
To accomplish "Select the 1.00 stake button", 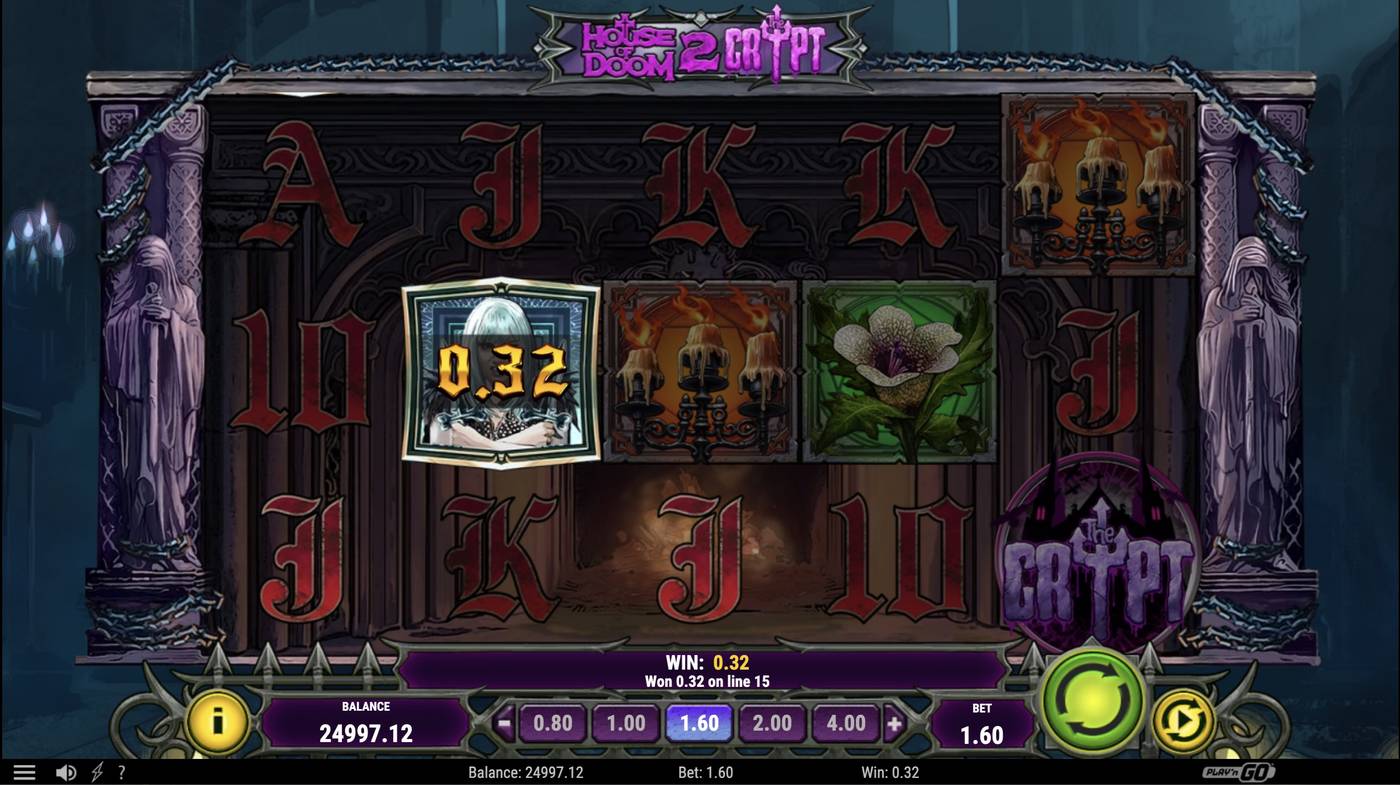I will click(x=626, y=722).
